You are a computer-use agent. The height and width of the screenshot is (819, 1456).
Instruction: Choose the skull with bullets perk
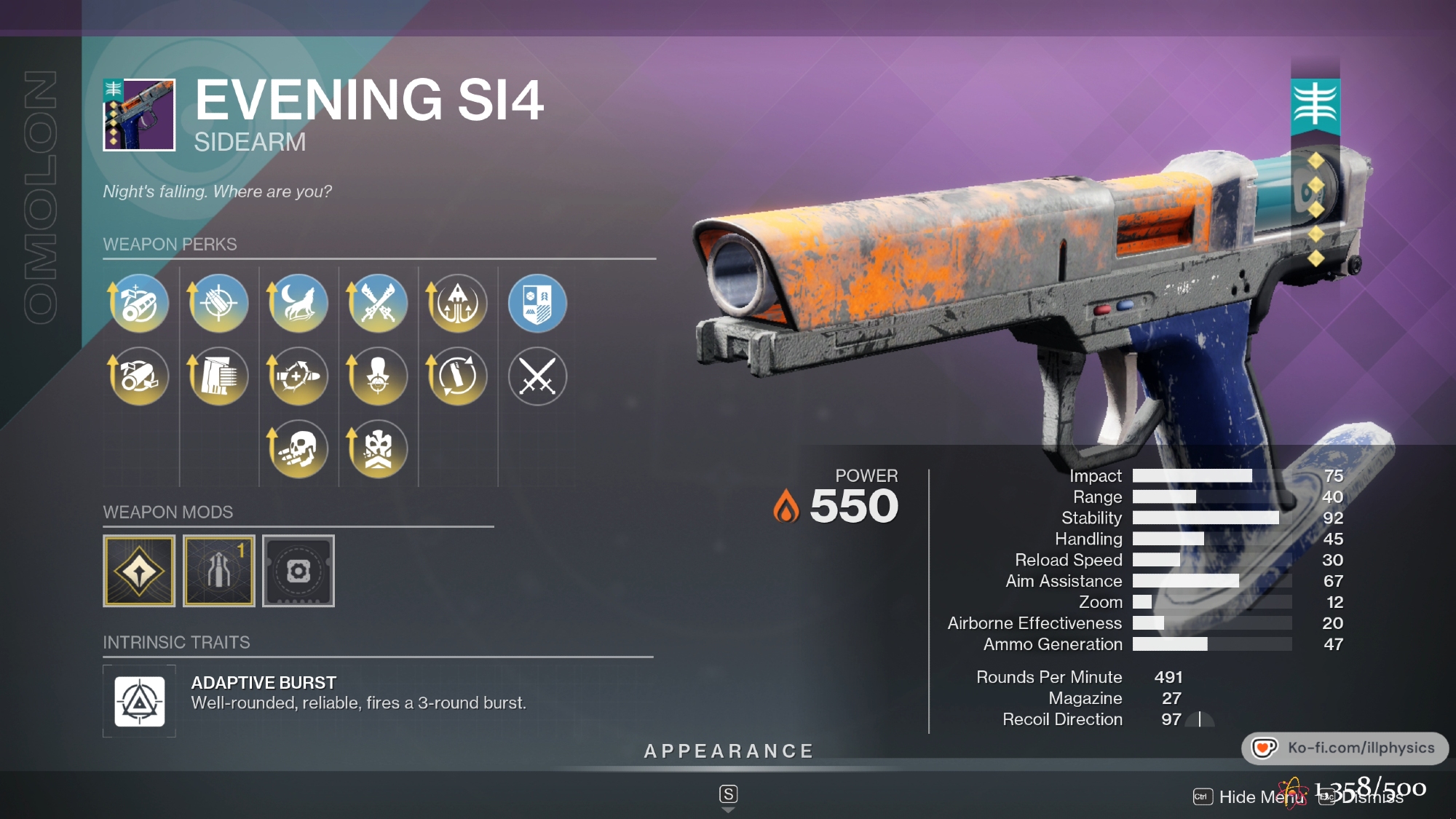(x=298, y=448)
